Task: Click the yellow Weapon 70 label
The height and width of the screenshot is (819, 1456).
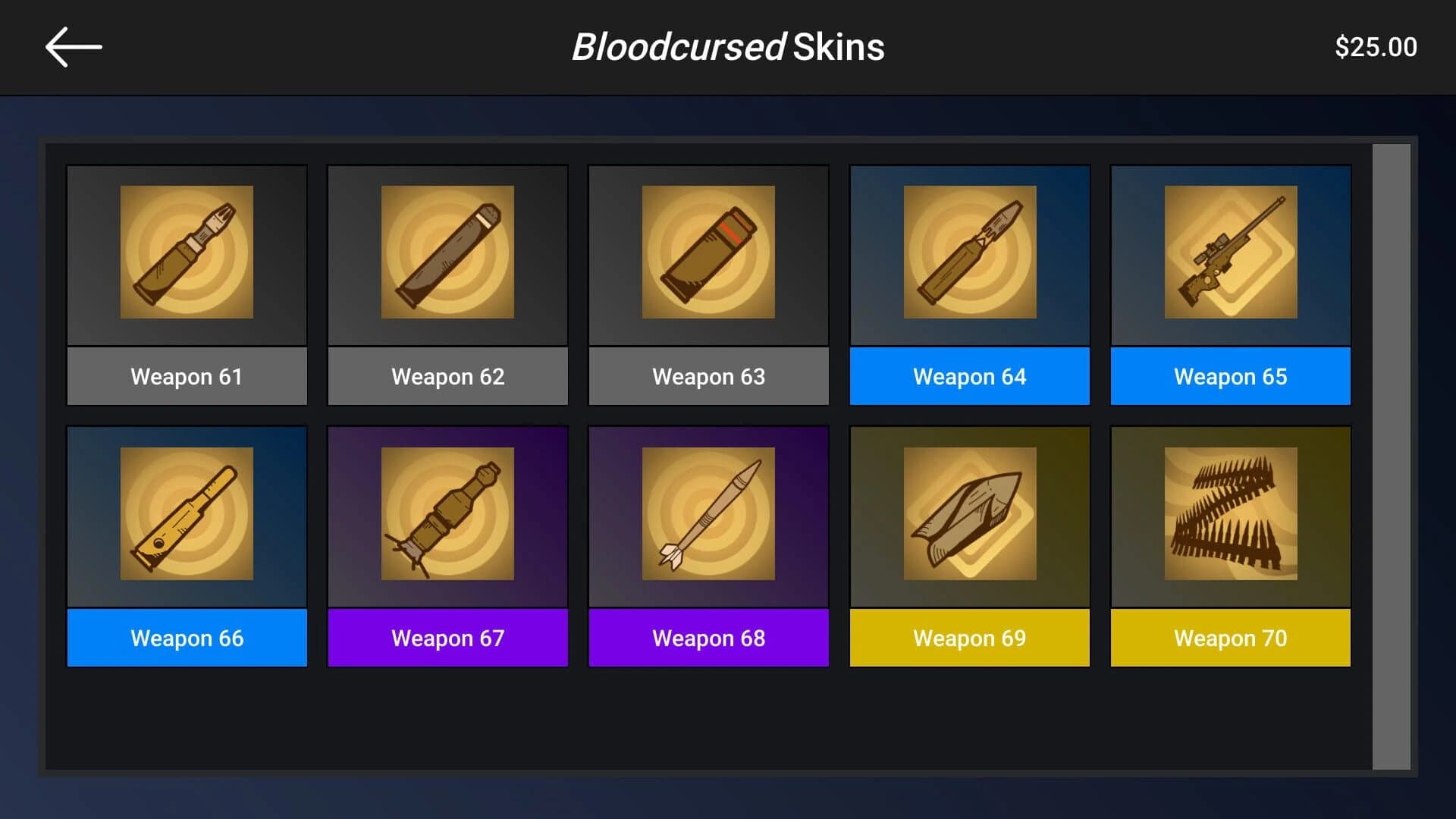Action: (x=1230, y=638)
